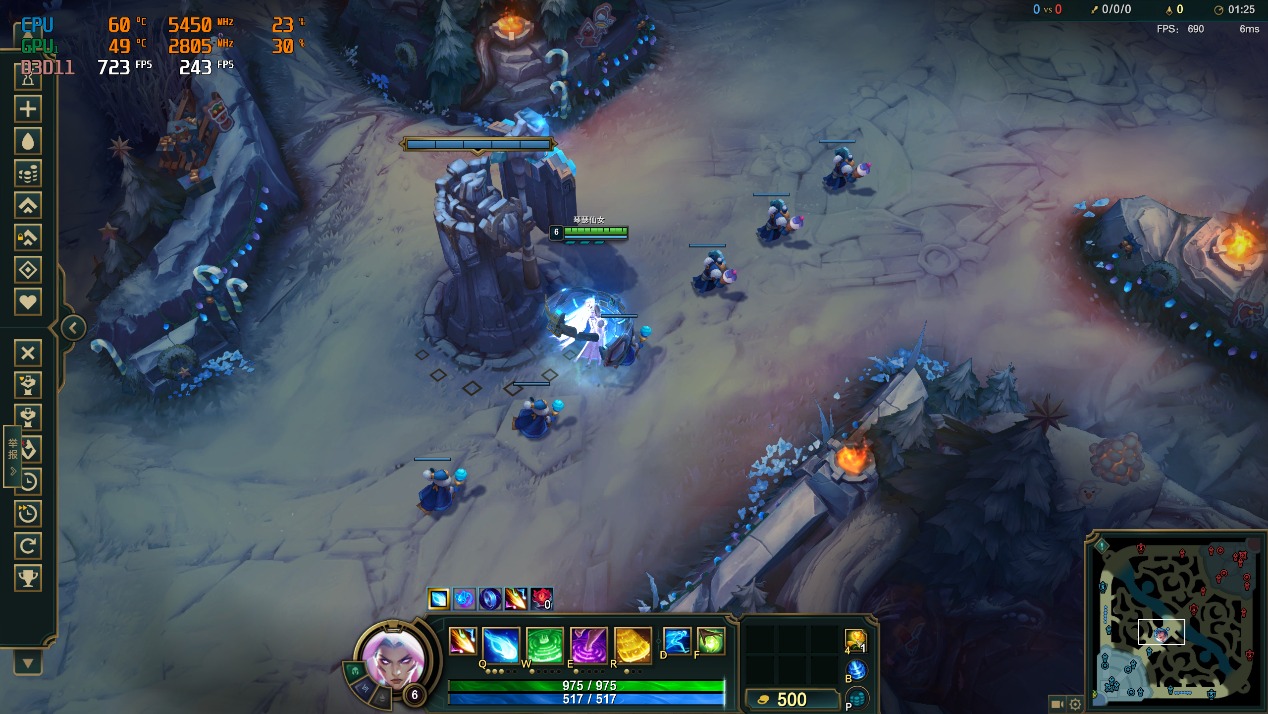This screenshot has width=1268, height=714.
Task: Activate the blue Recall button
Action: pos(856,670)
